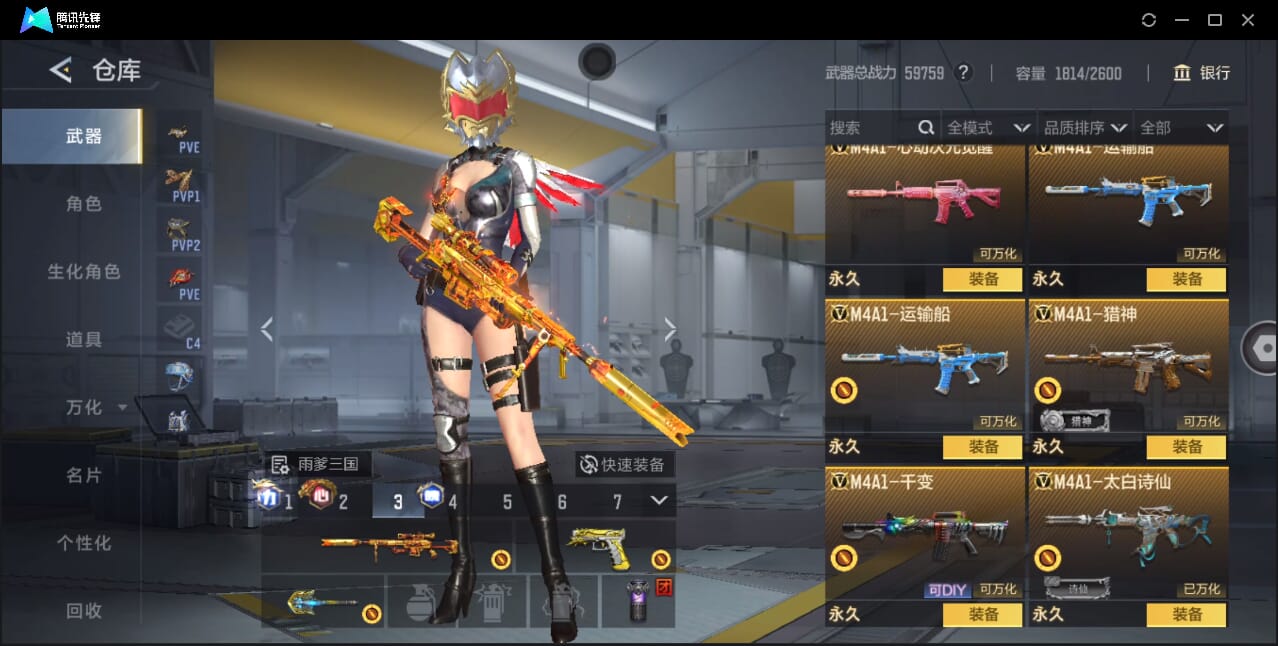Equip the M4A1-千变 rifle

point(982,615)
